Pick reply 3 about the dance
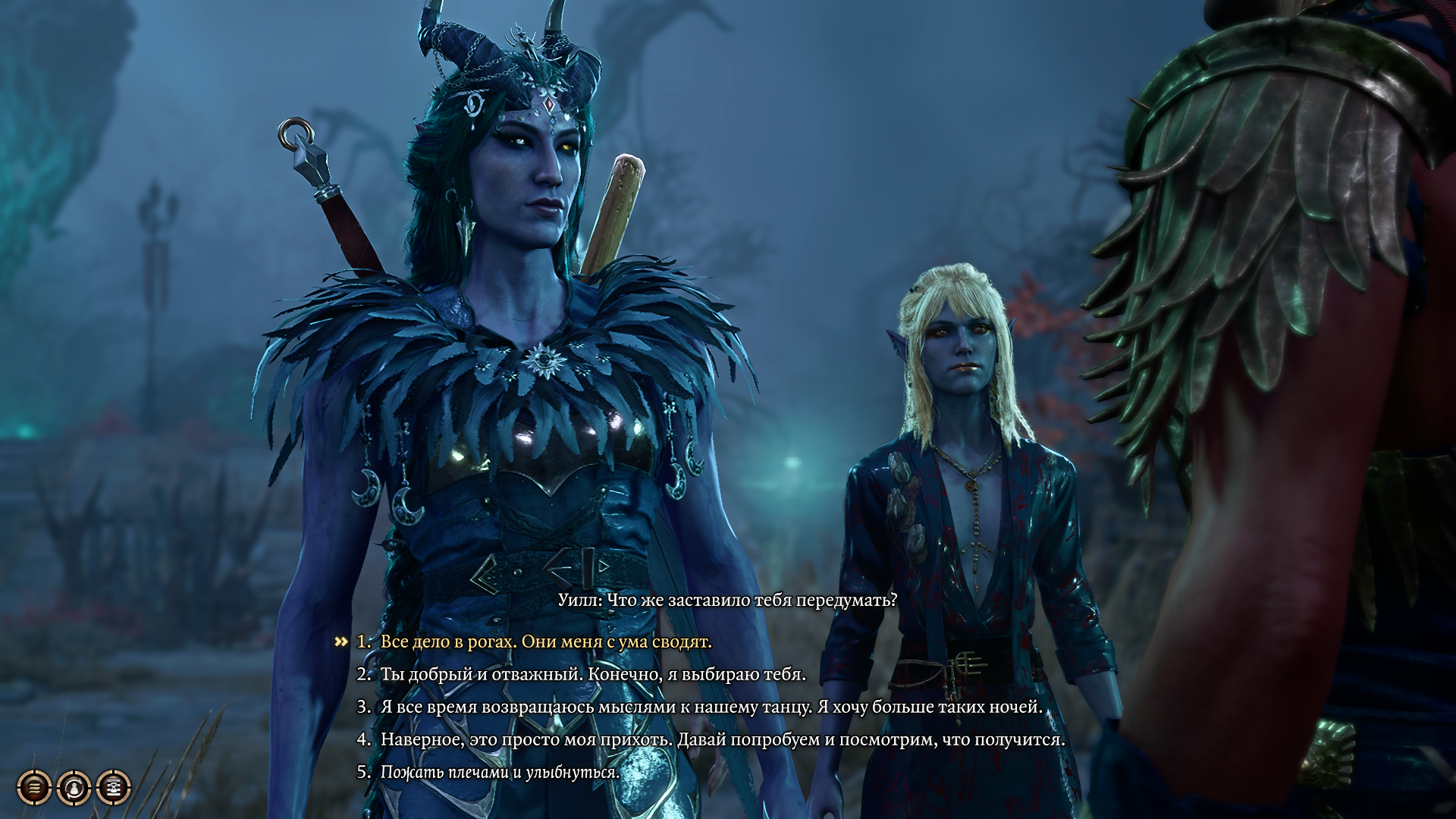 pyautogui.click(x=711, y=707)
